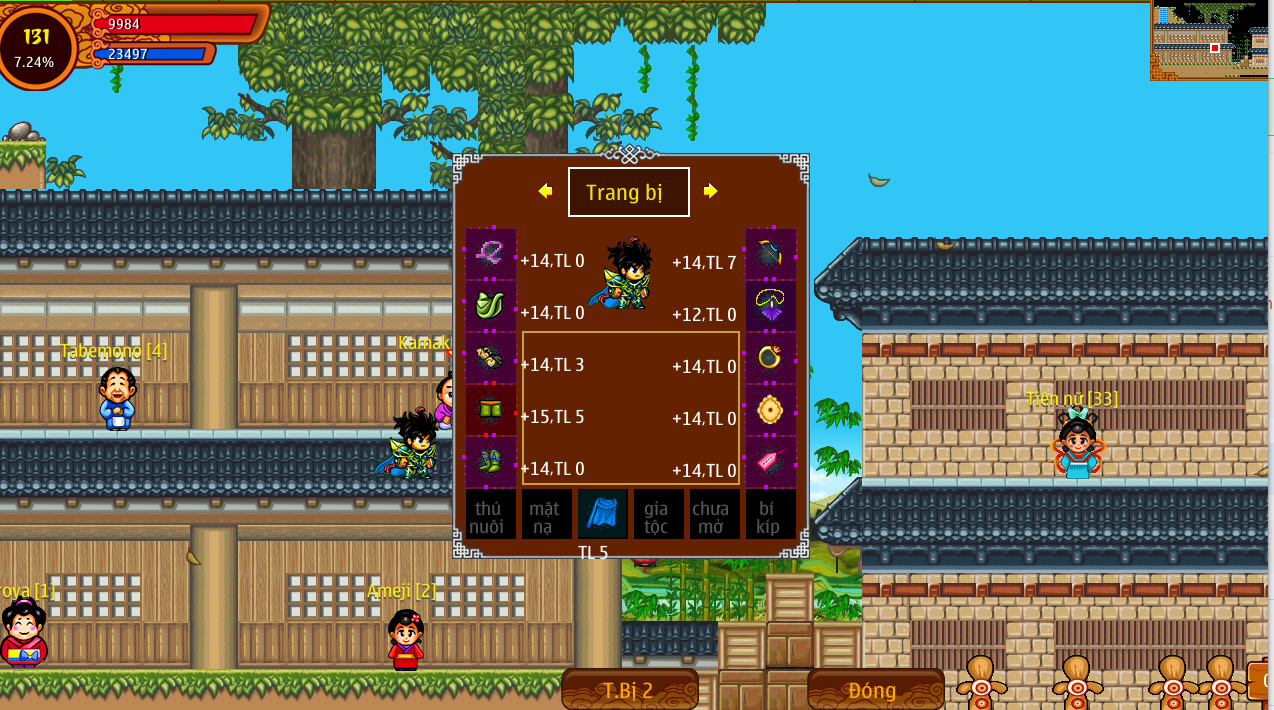Image resolution: width=1274 pixels, height=710 pixels.
Task: Choose the green boots equipment slot
Action: point(490,462)
